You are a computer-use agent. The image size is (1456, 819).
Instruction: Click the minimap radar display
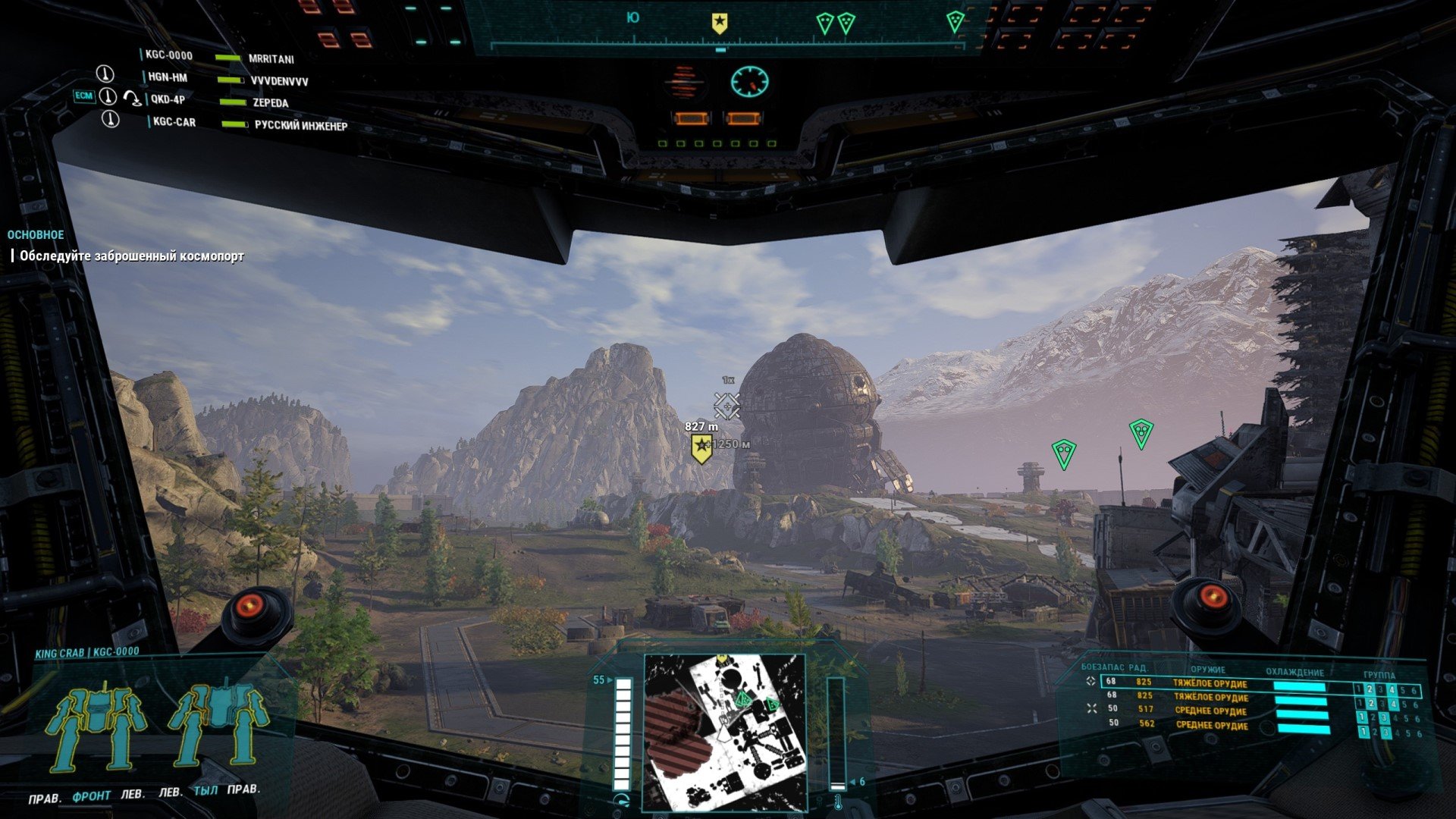click(x=723, y=730)
